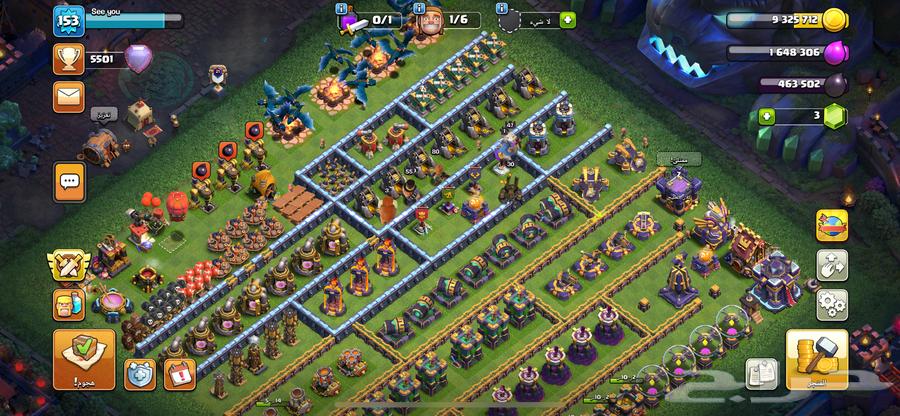Open the blue shield protection button

pos(139,373)
